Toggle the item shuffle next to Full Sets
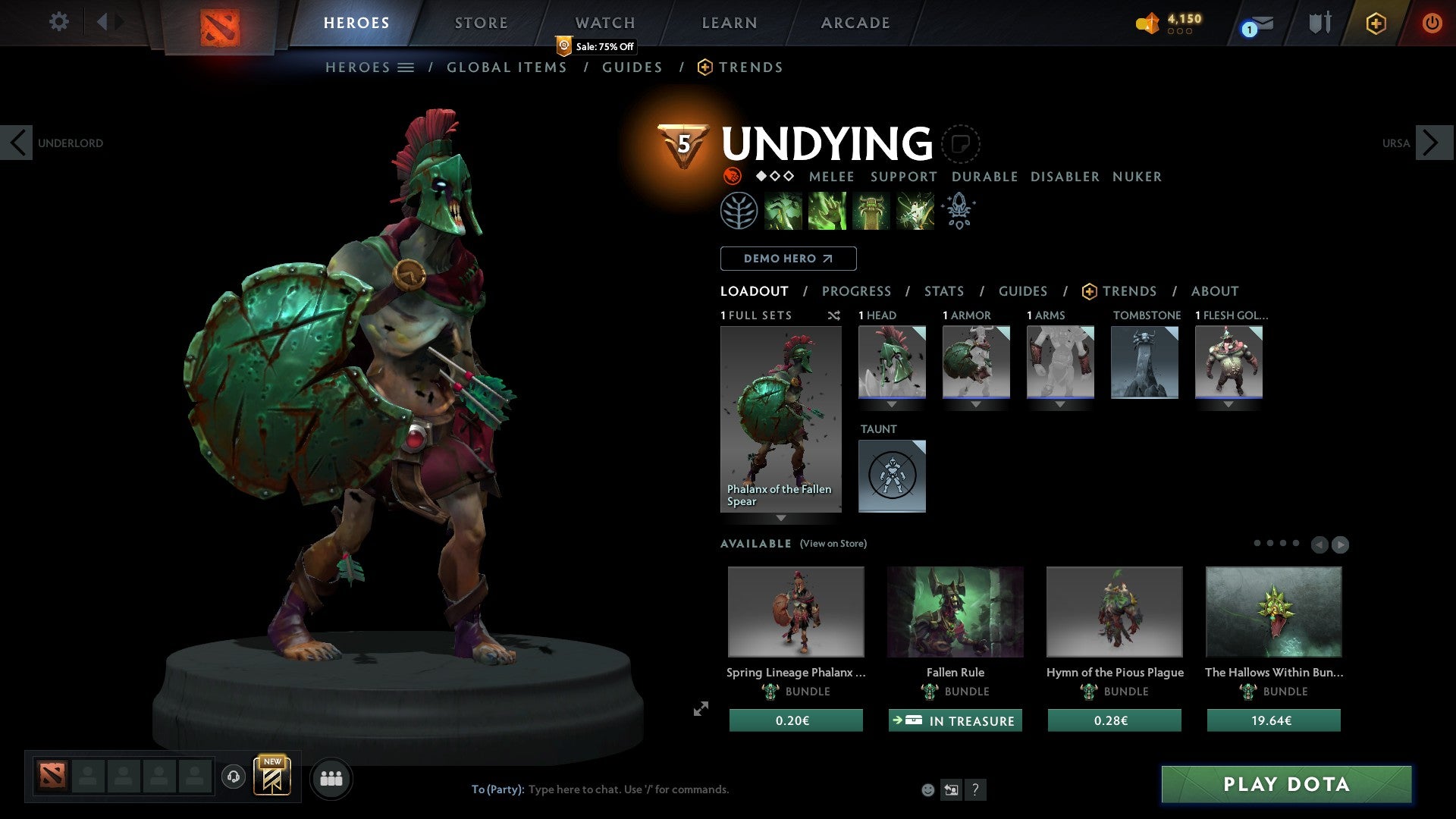The height and width of the screenshot is (819, 1456). (x=834, y=315)
